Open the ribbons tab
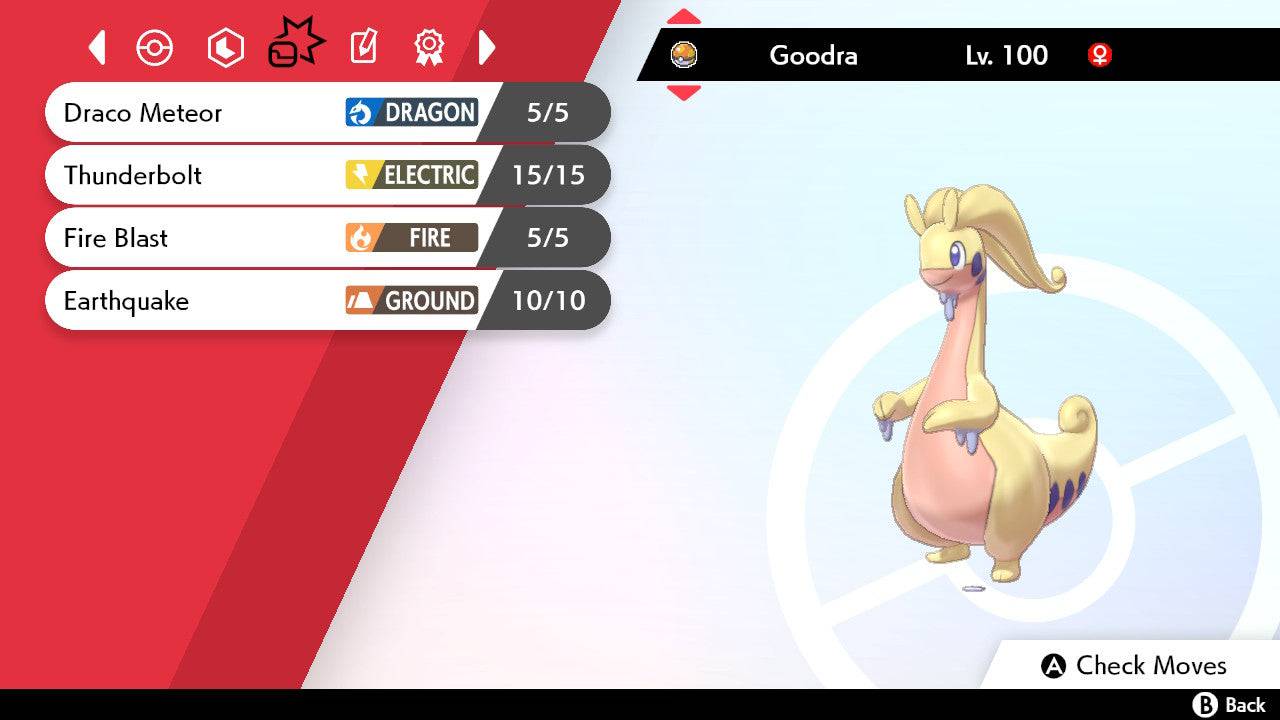This screenshot has height=720, width=1280. [429, 47]
